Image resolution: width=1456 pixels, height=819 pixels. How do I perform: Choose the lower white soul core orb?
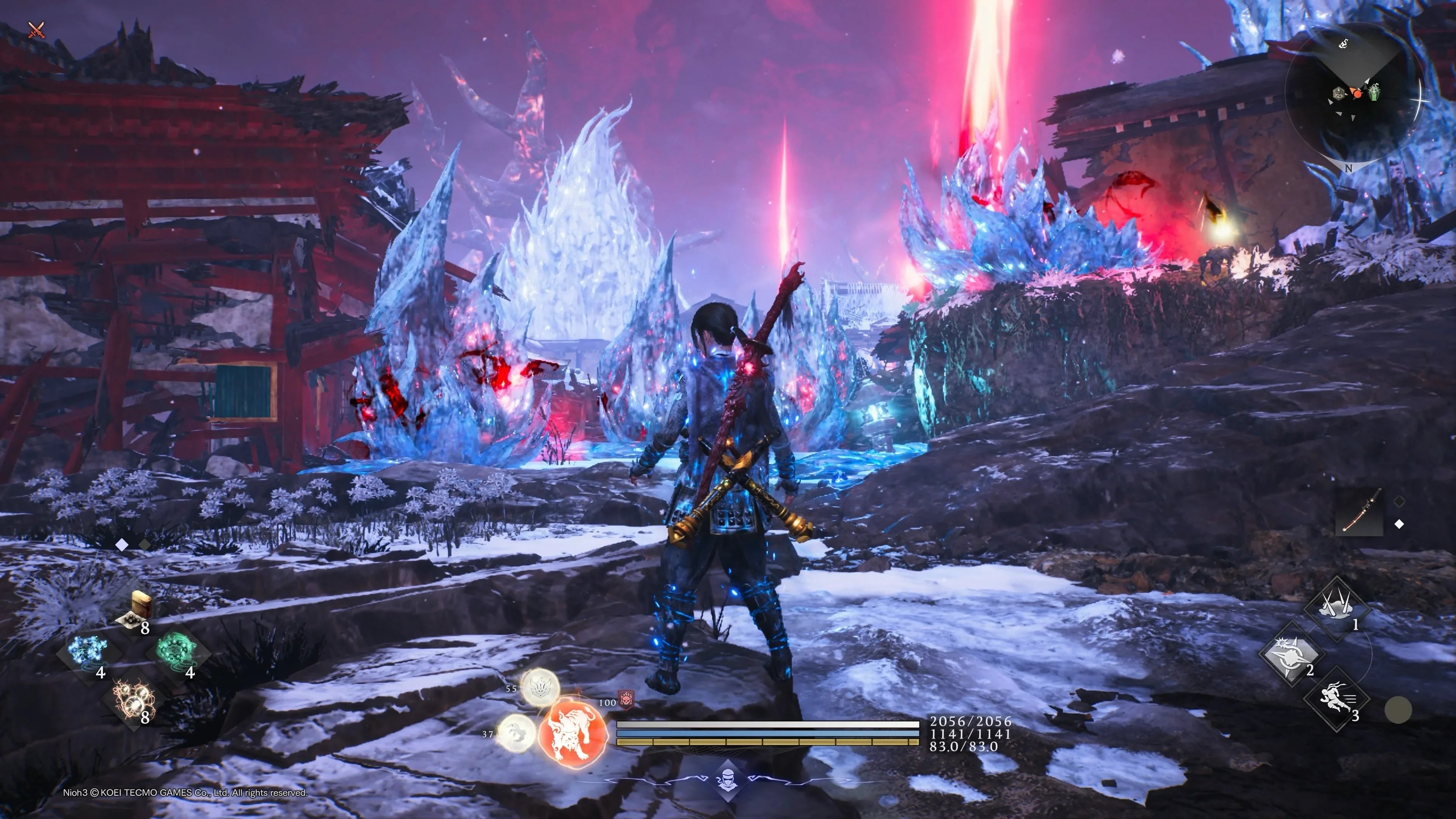click(516, 733)
